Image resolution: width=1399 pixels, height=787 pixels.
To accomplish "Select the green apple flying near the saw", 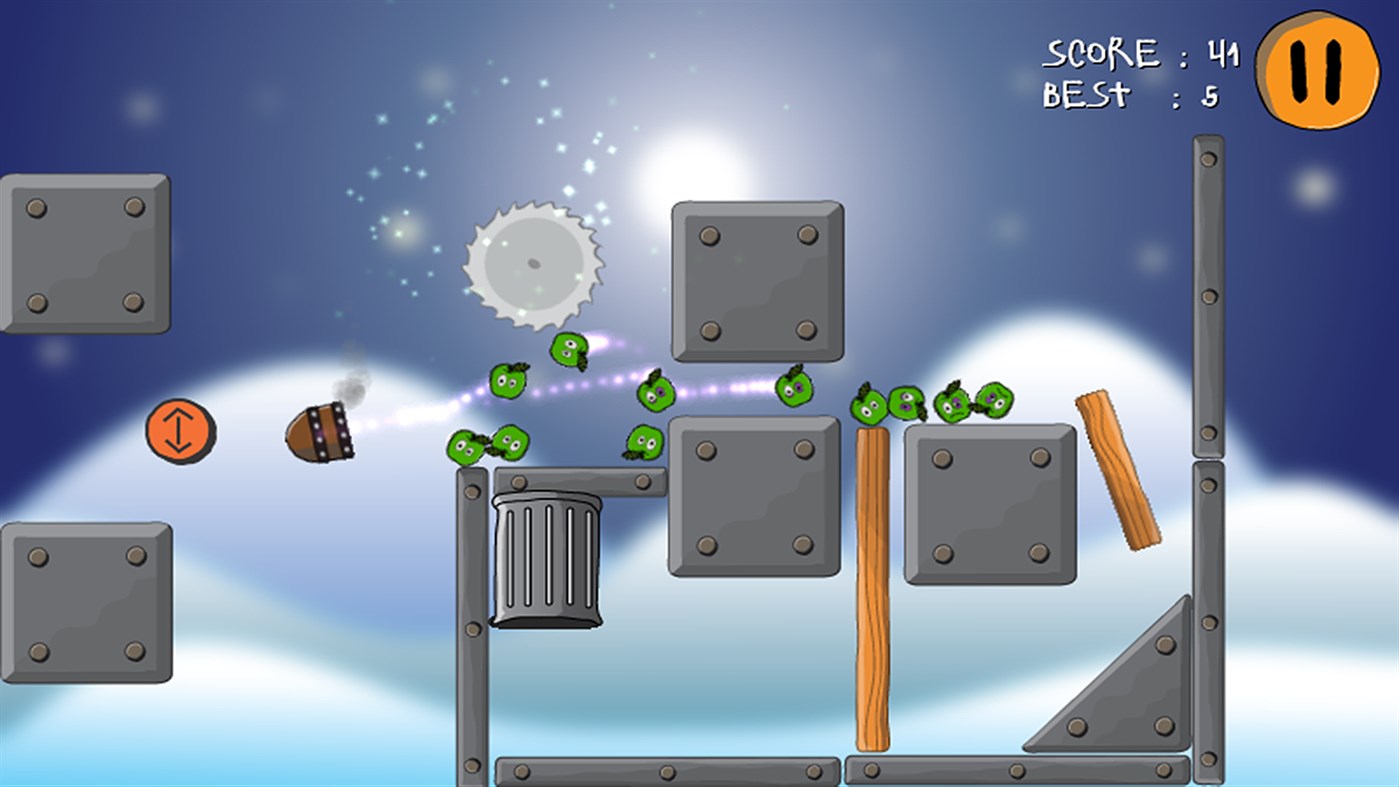I will (570, 352).
